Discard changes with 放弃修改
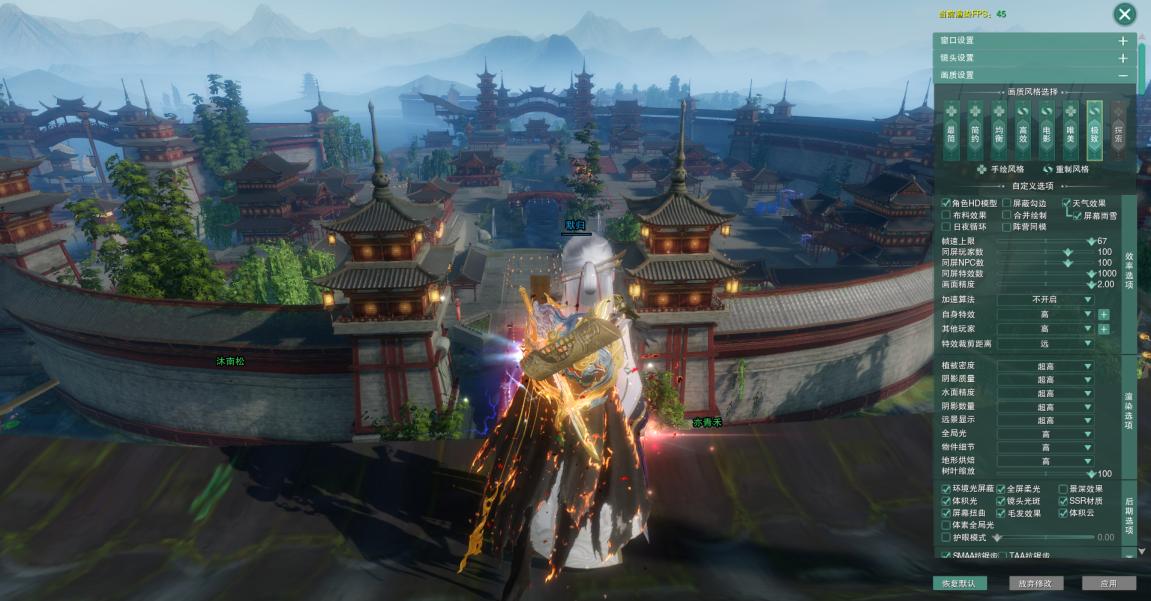1151x601 pixels. (1034, 583)
